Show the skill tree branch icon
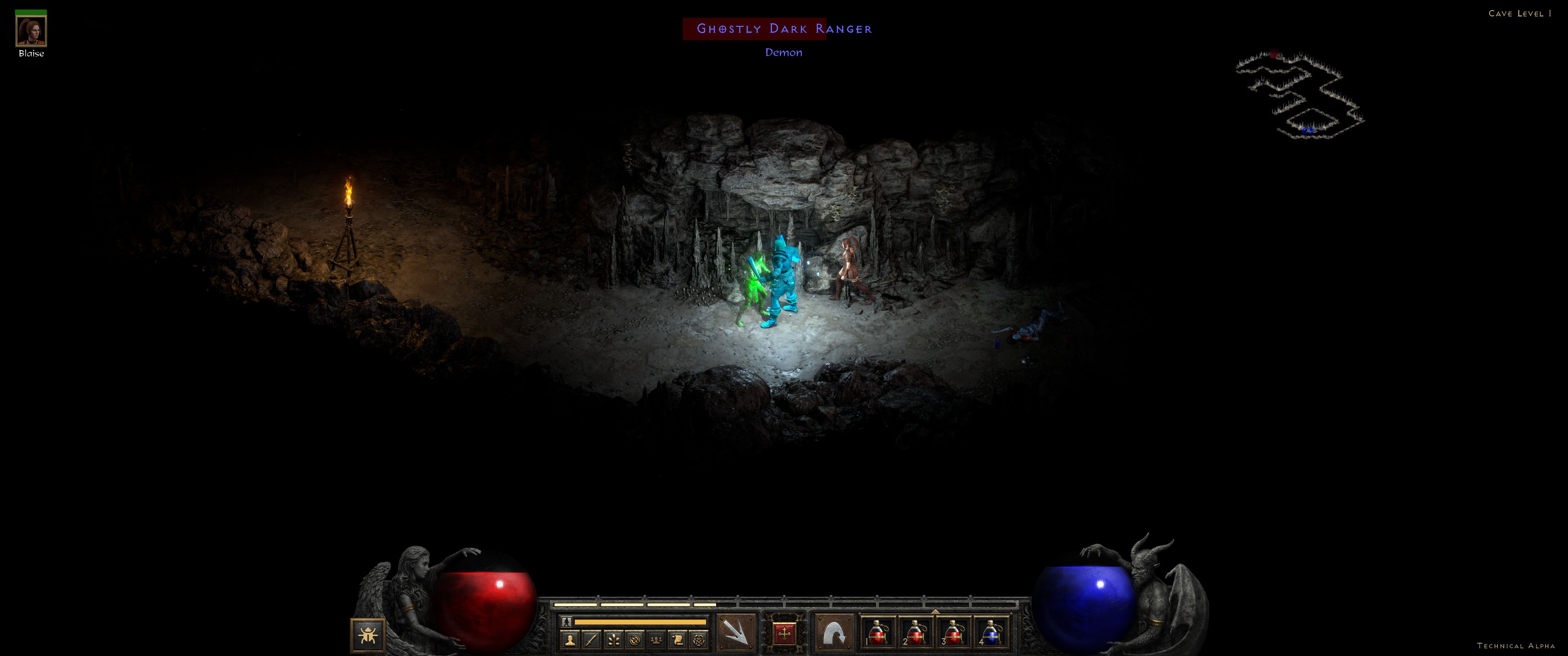Viewport: 1568px width, 656px height. [x=614, y=640]
